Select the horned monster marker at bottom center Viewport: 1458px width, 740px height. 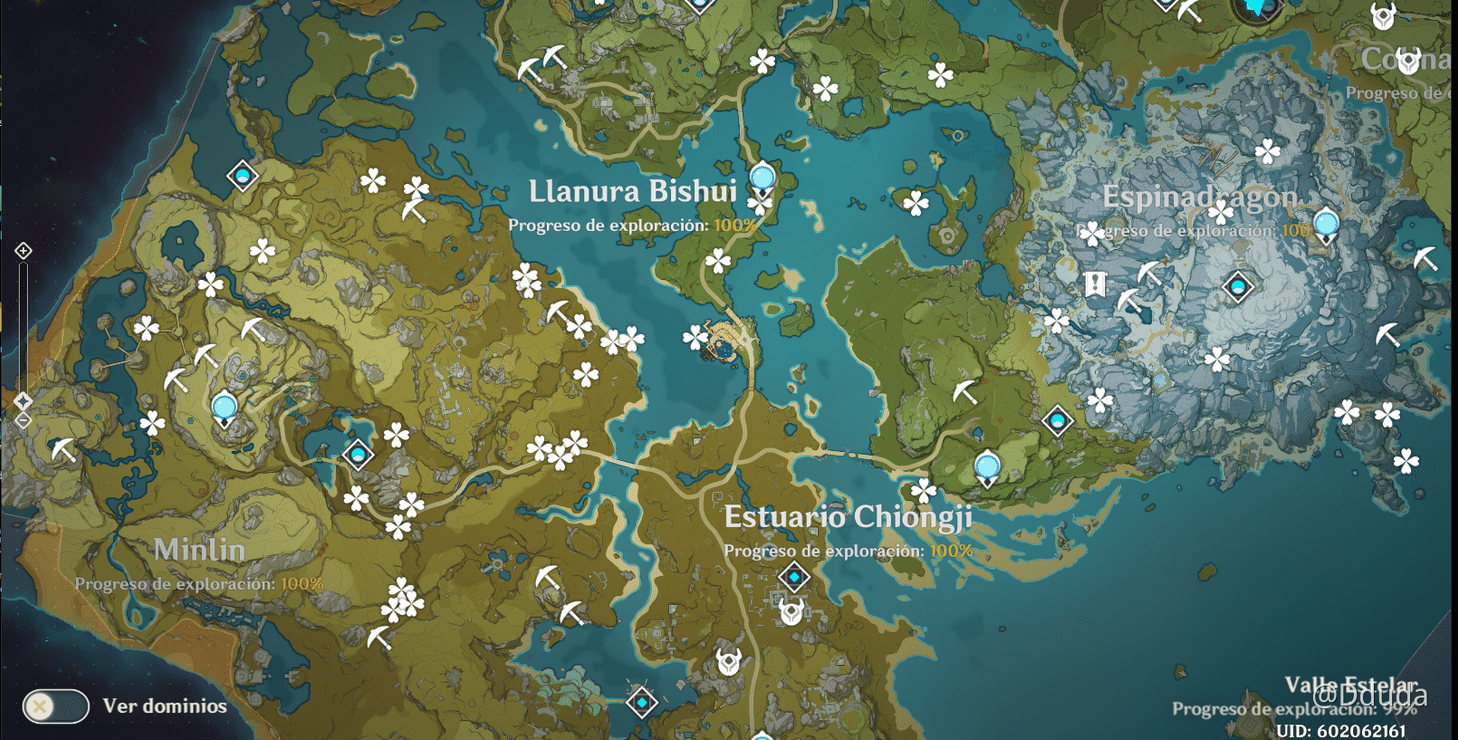(731, 663)
